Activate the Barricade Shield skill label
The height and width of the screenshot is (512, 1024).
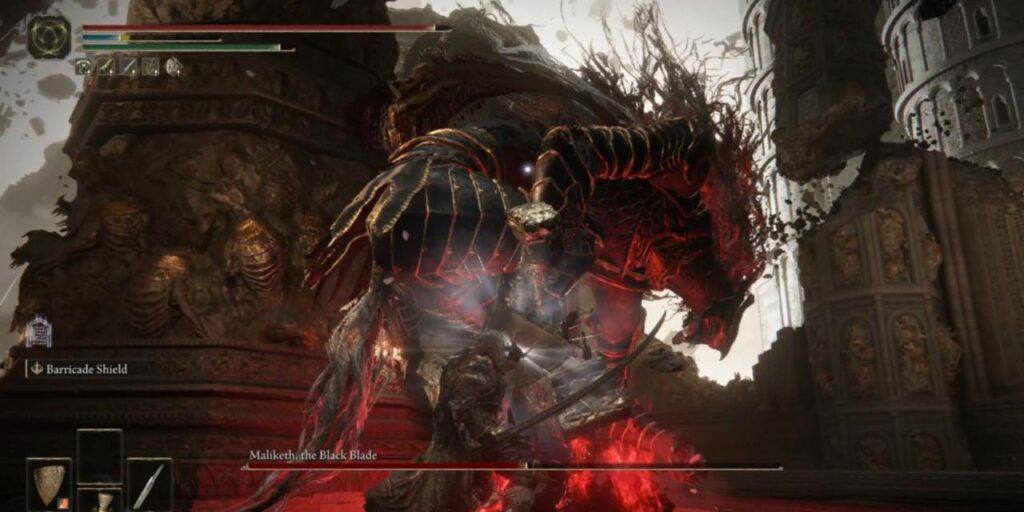[x=78, y=369]
